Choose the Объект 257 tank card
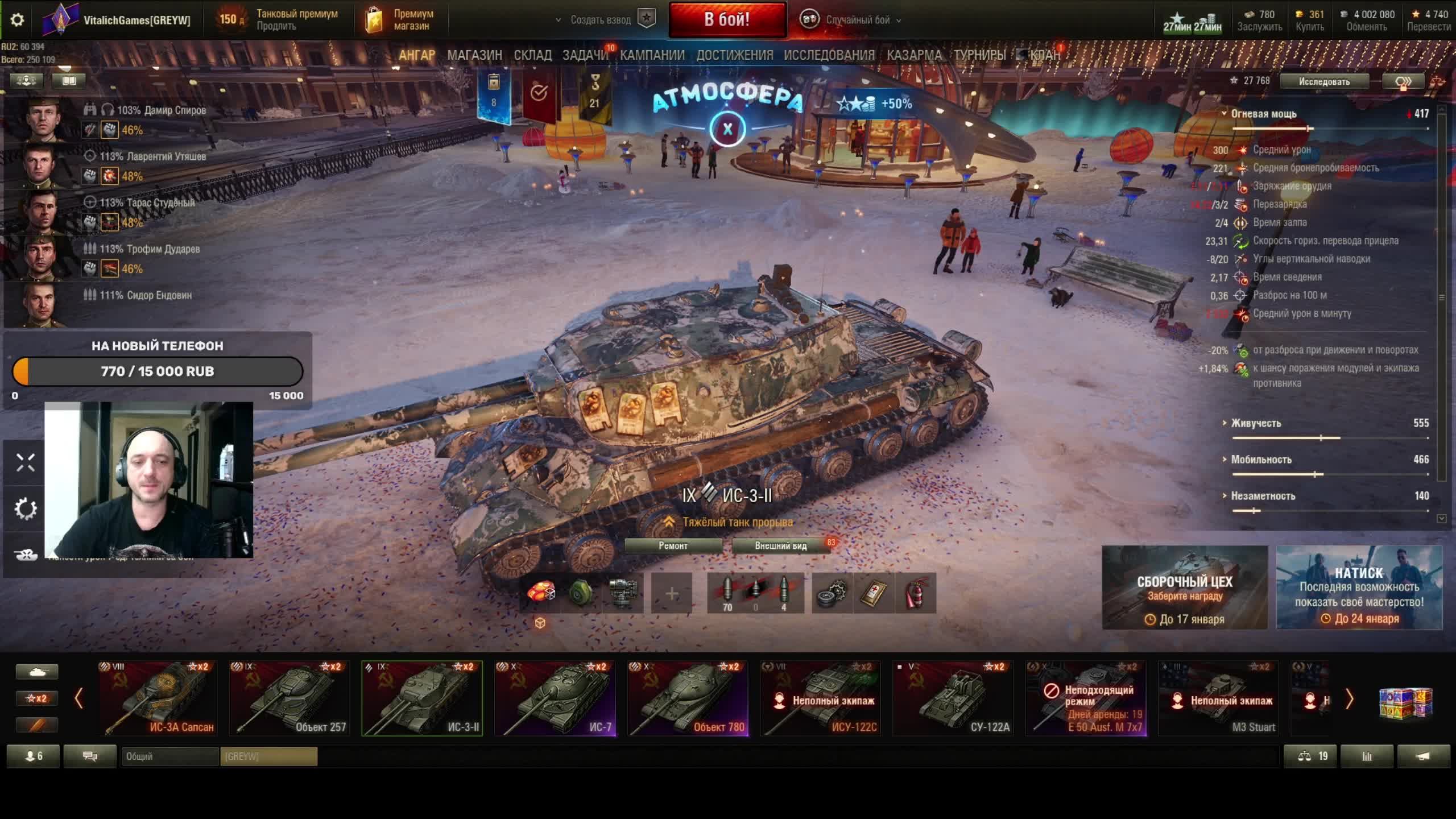The width and height of the screenshot is (1456, 819). tap(289, 698)
